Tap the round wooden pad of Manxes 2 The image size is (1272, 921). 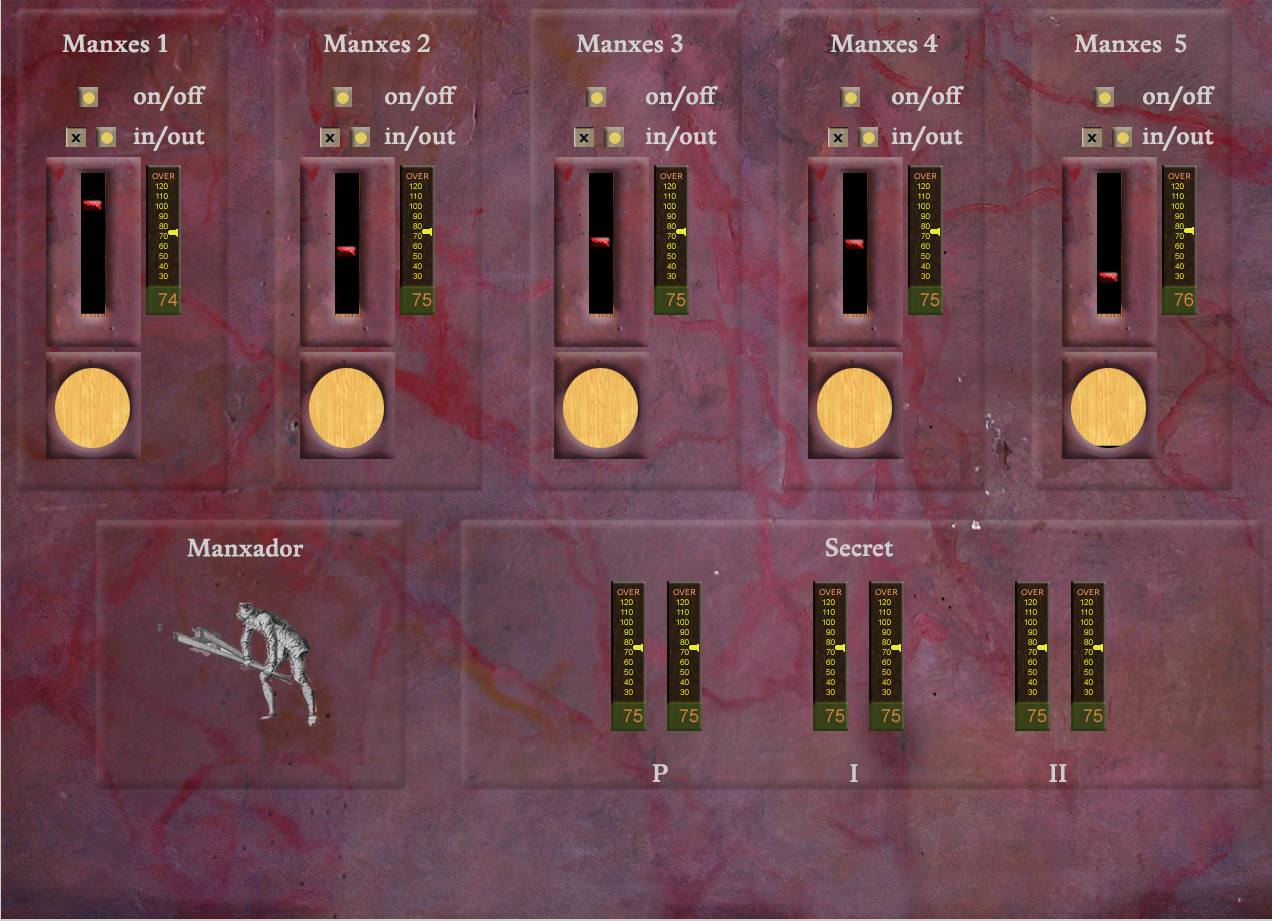click(x=347, y=408)
